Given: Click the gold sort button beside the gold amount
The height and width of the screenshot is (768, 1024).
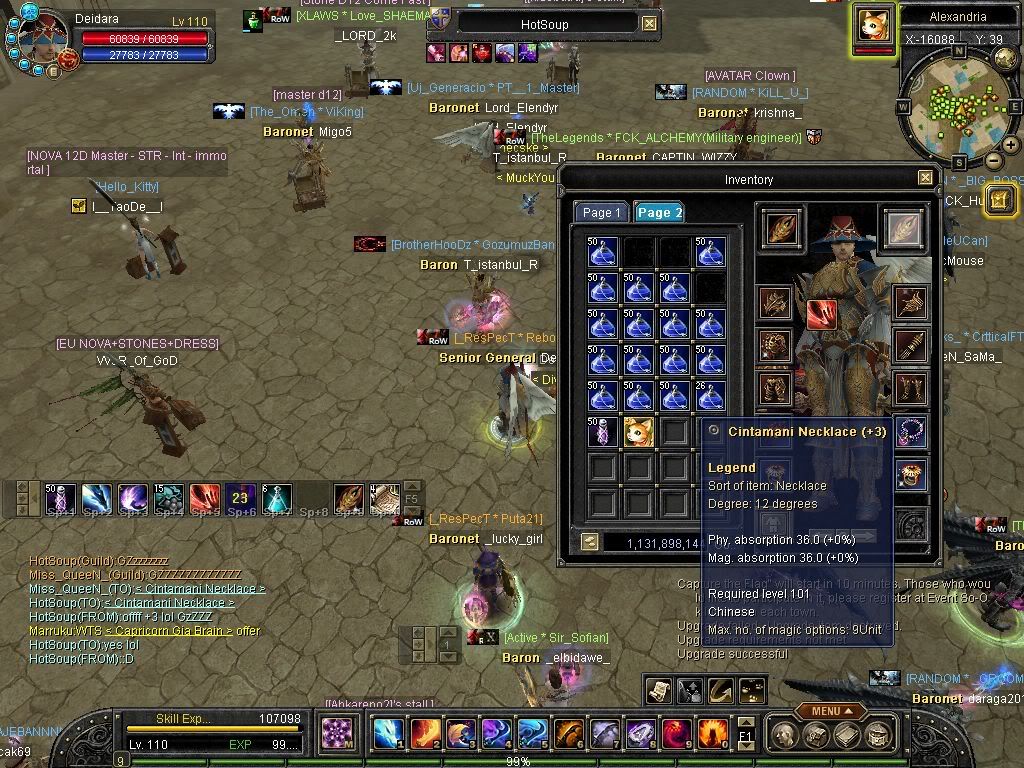Looking at the screenshot, I should (590, 541).
